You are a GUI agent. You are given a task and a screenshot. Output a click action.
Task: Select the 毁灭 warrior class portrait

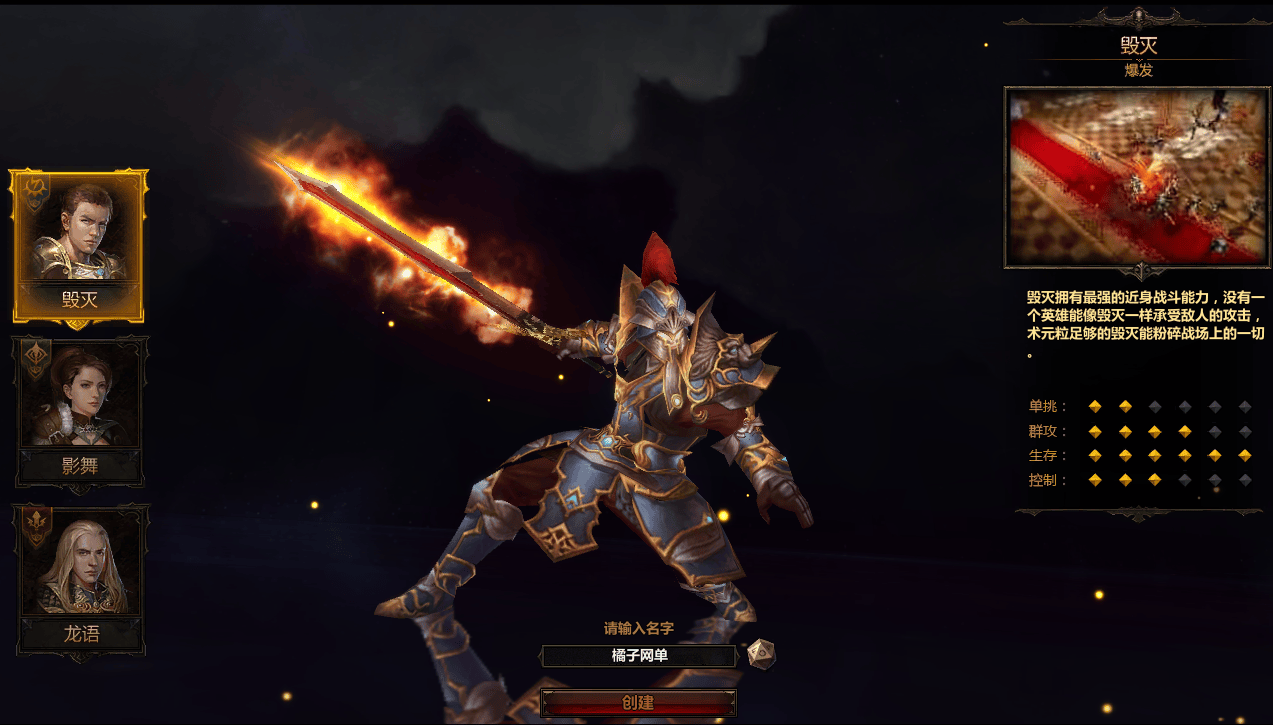(79, 245)
